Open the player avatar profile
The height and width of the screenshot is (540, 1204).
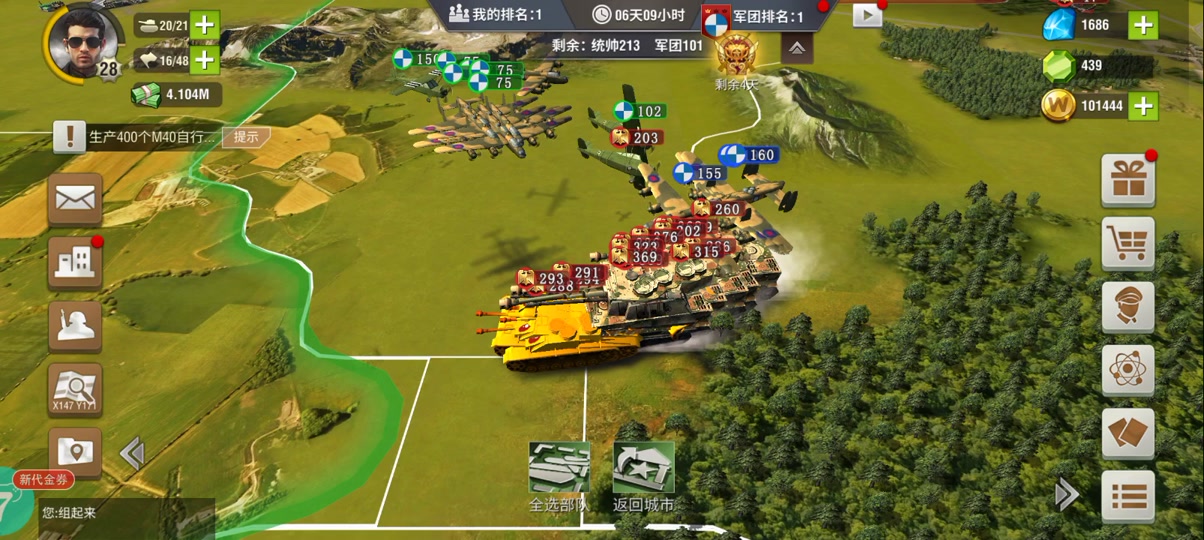[83, 42]
